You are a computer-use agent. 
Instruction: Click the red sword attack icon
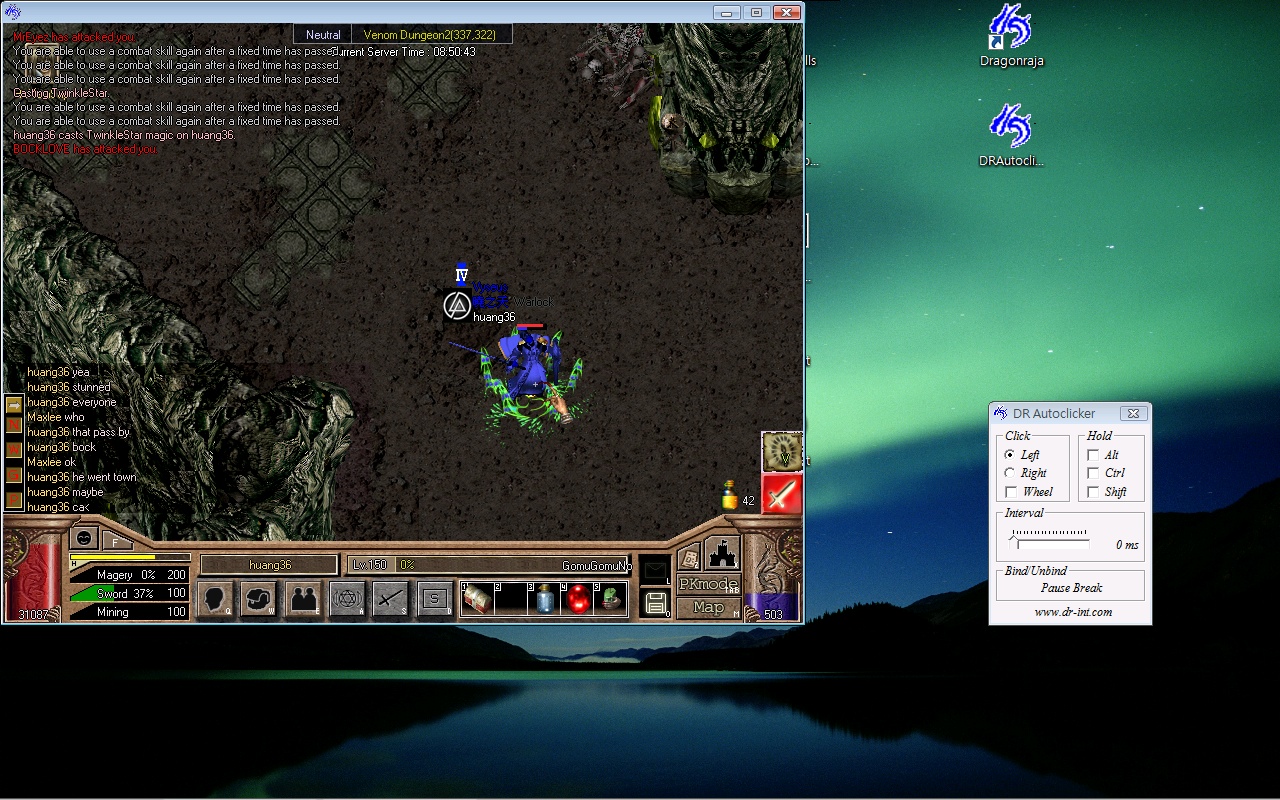click(x=782, y=494)
